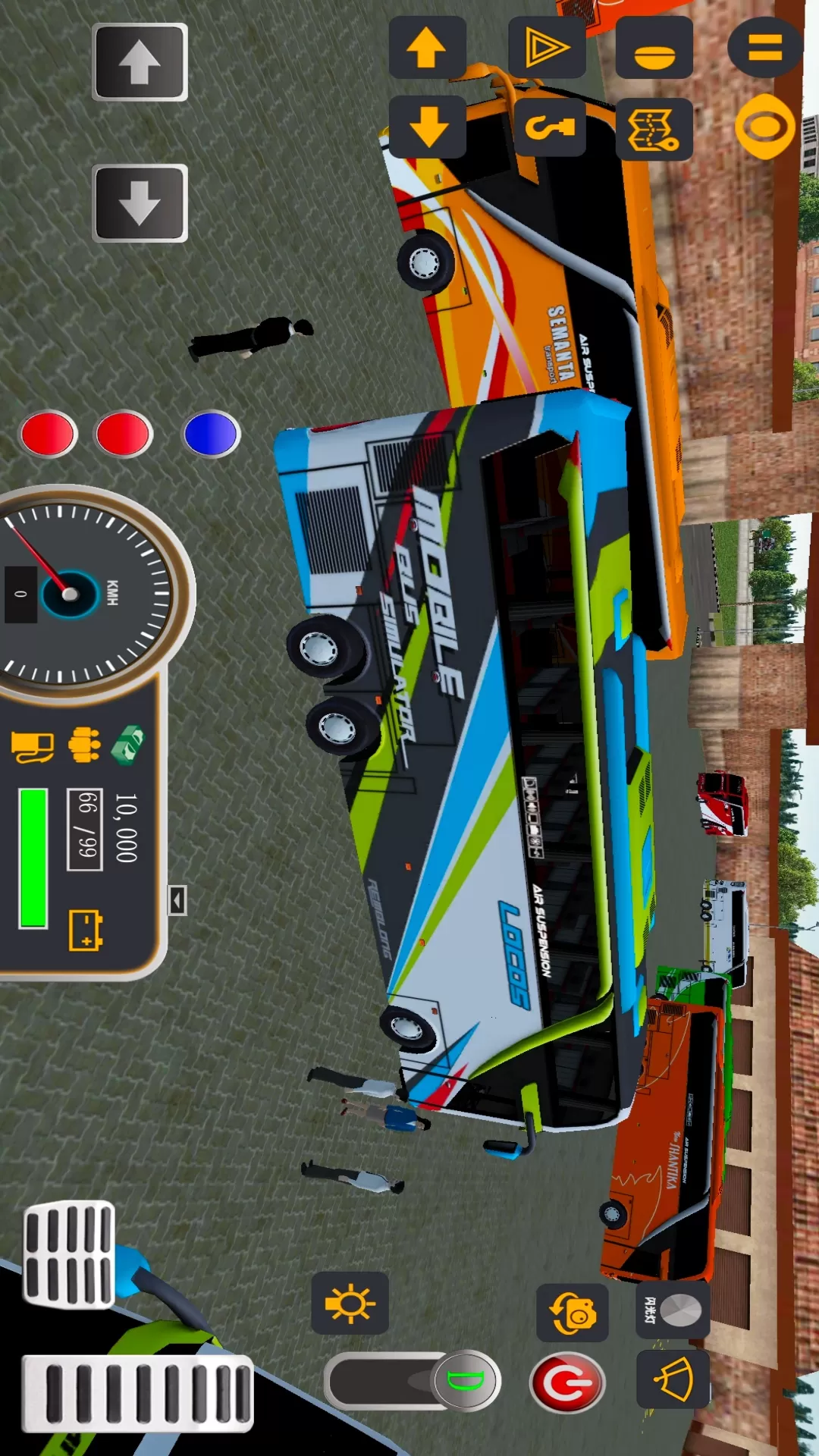Click the gear selector knob showing D
The image size is (819, 1456).
click(465, 1380)
